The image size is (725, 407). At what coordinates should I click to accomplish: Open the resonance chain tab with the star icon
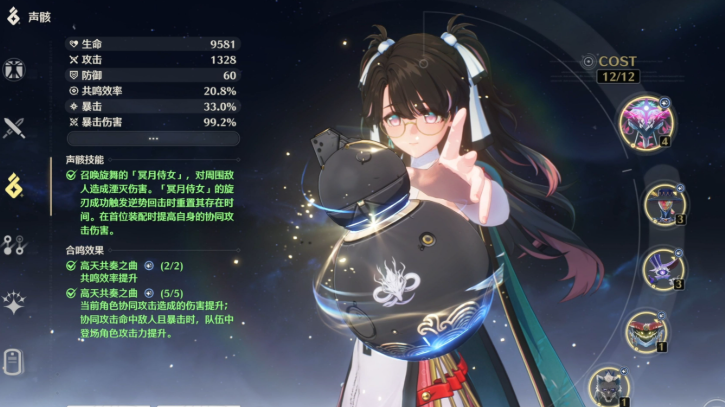click(x=14, y=301)
